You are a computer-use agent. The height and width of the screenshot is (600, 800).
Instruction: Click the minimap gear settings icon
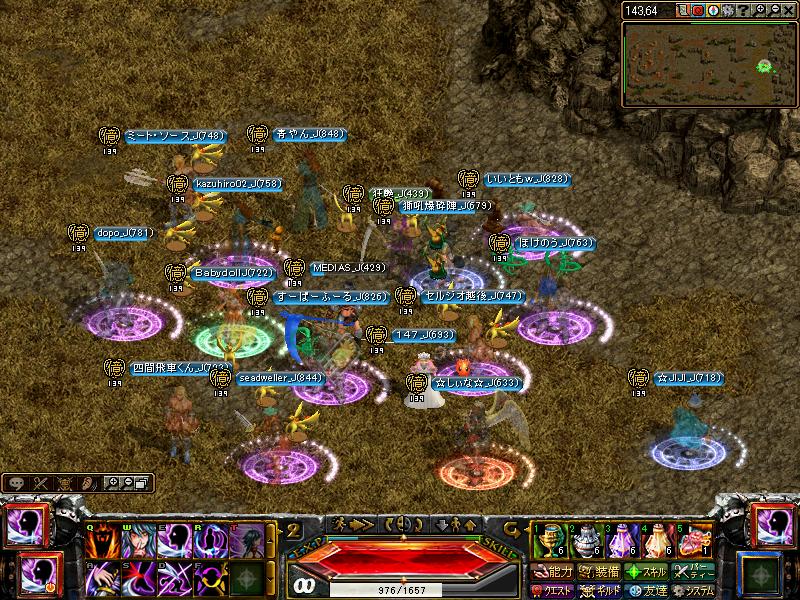tap(728, 11)
